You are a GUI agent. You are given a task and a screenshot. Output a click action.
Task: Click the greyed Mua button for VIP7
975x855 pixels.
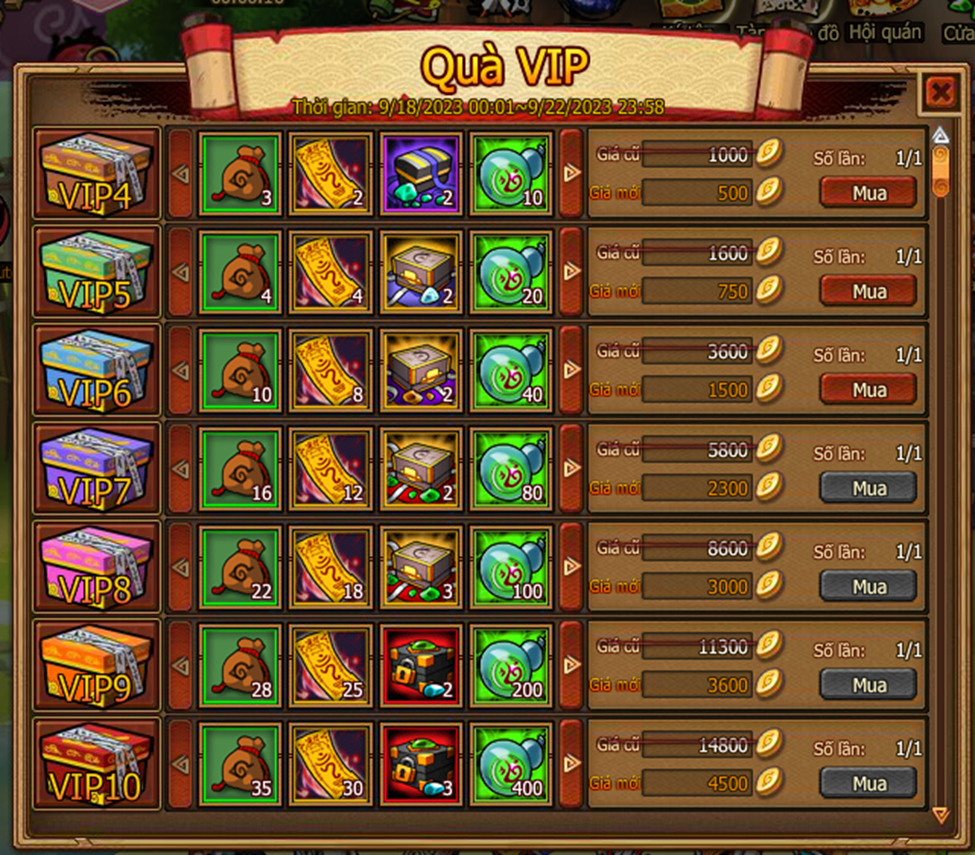coord(868,488)
